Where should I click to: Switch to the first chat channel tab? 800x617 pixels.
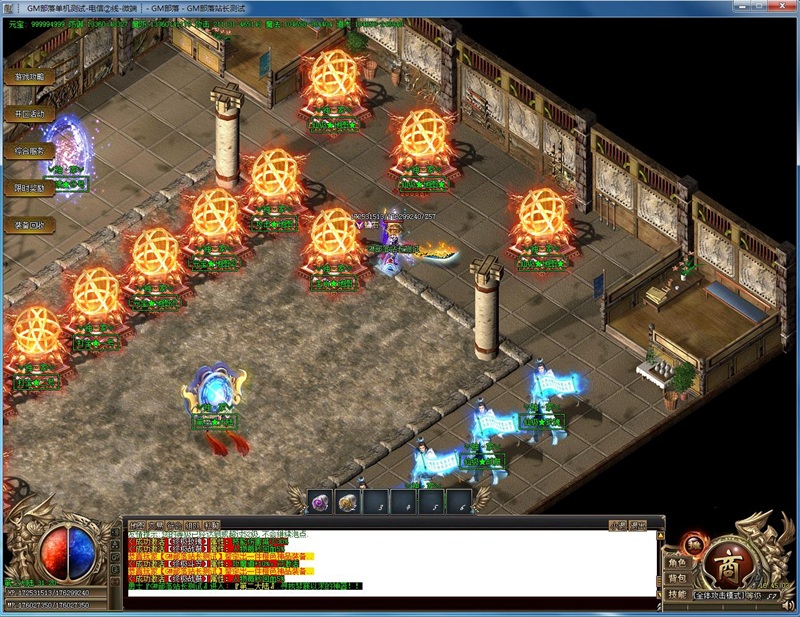tap(136, 524)
